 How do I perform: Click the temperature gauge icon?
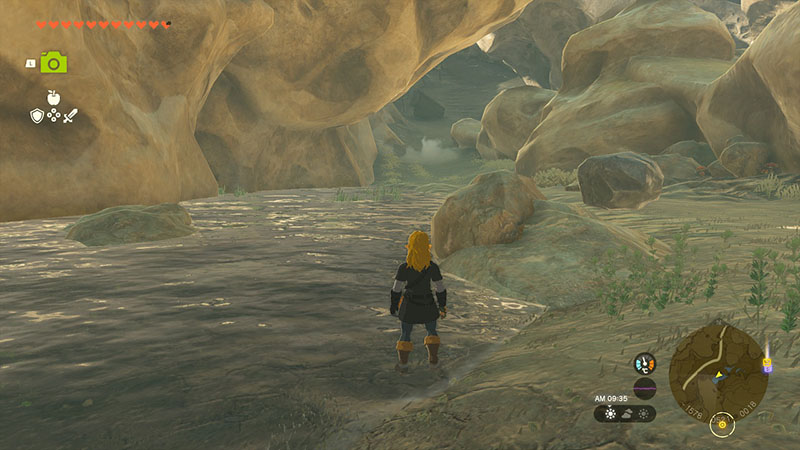pos(645,363)
